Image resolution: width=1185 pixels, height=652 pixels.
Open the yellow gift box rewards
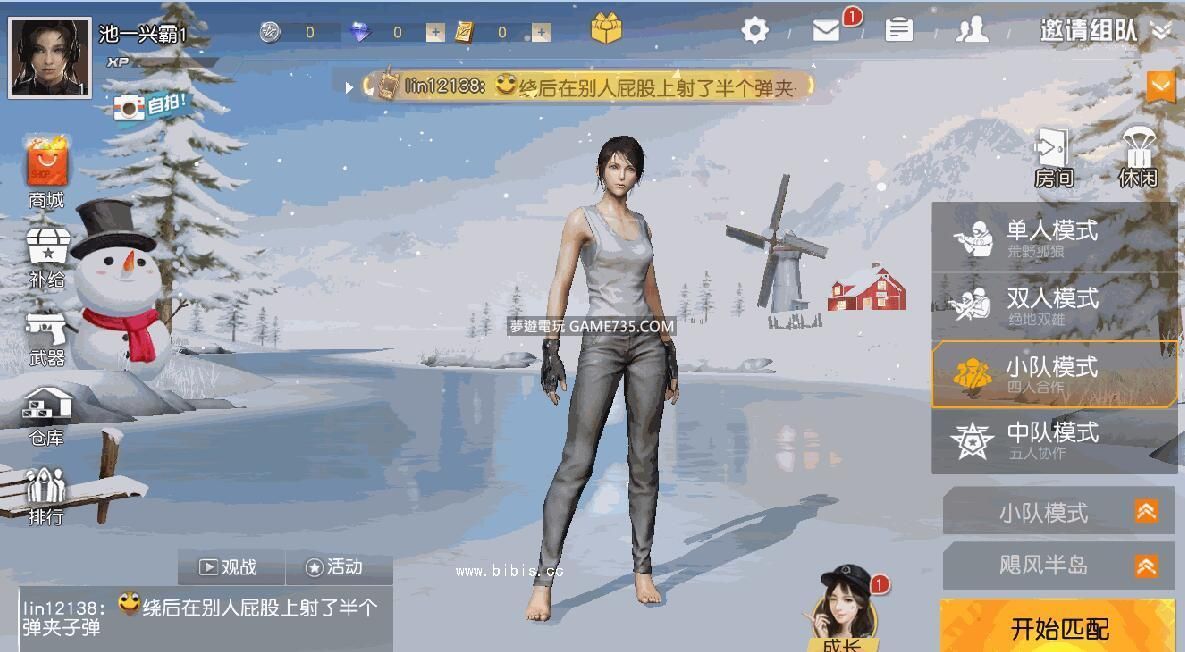606,30
